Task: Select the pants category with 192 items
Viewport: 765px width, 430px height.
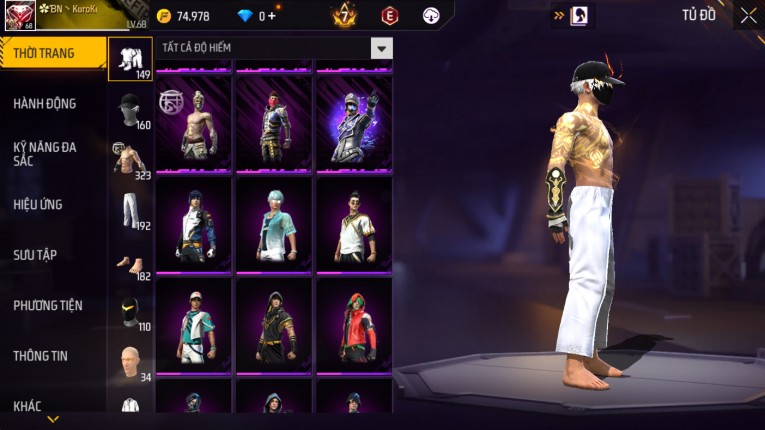Action: click(130, 210)
